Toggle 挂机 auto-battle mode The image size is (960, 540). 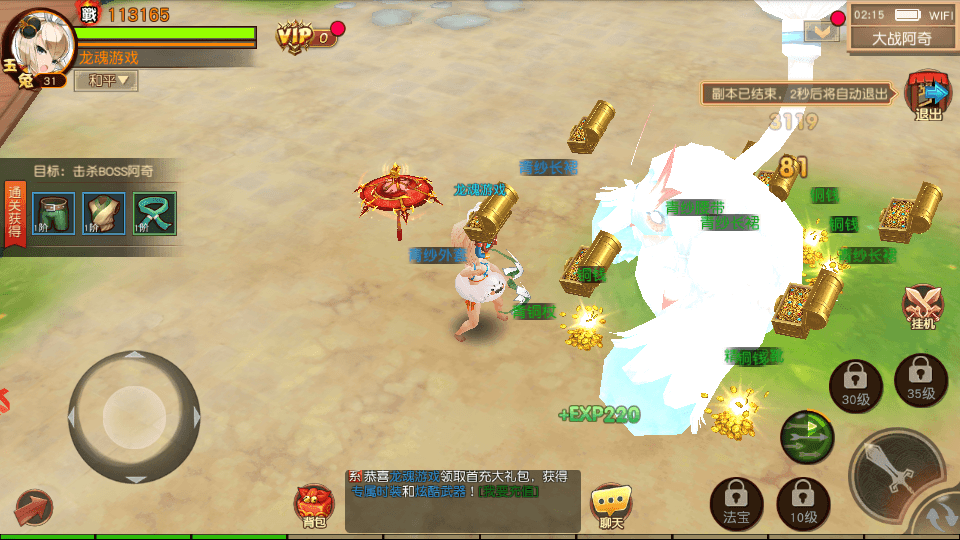coord(921,307)
